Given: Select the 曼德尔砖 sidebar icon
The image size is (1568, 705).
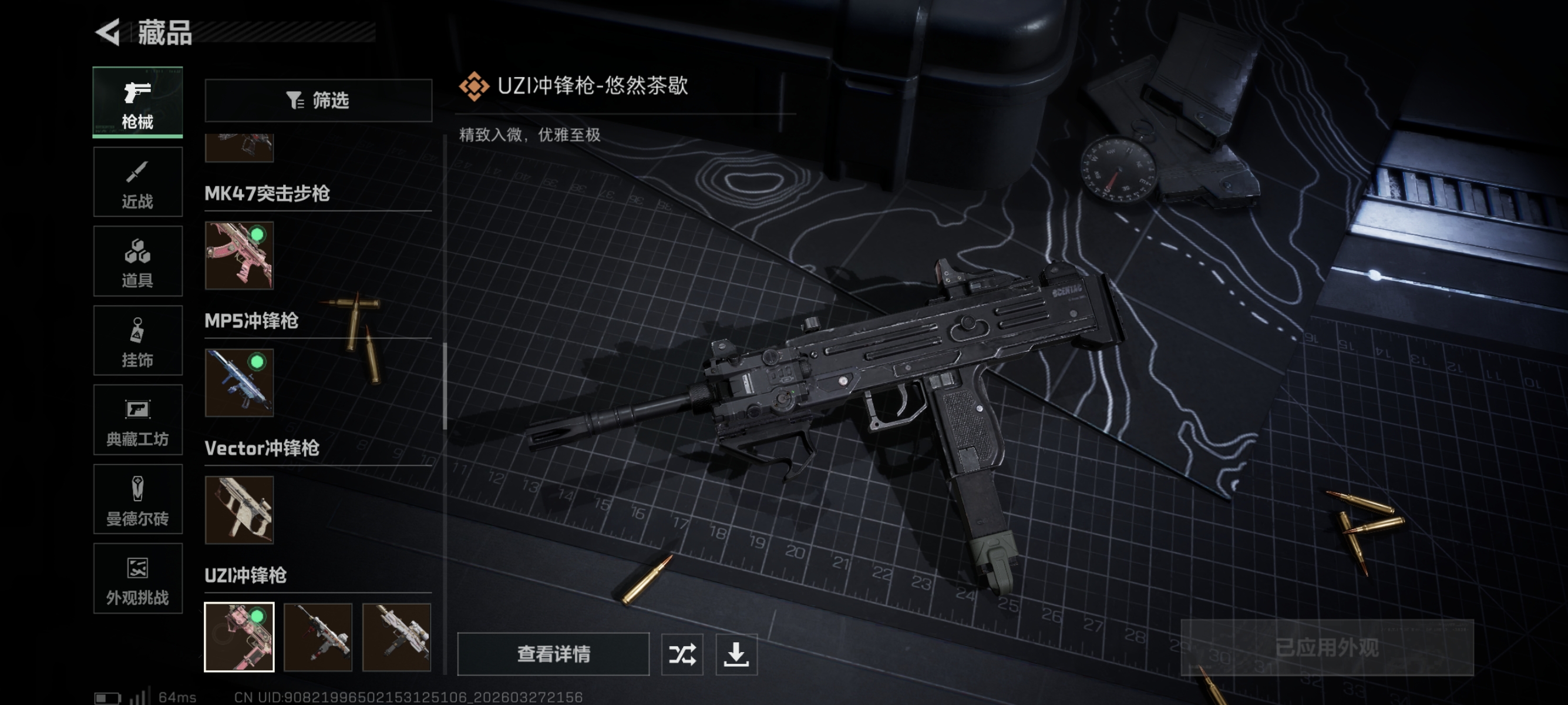Looking at the screenshot, I should pyautogui.click(x=137, y=499).
